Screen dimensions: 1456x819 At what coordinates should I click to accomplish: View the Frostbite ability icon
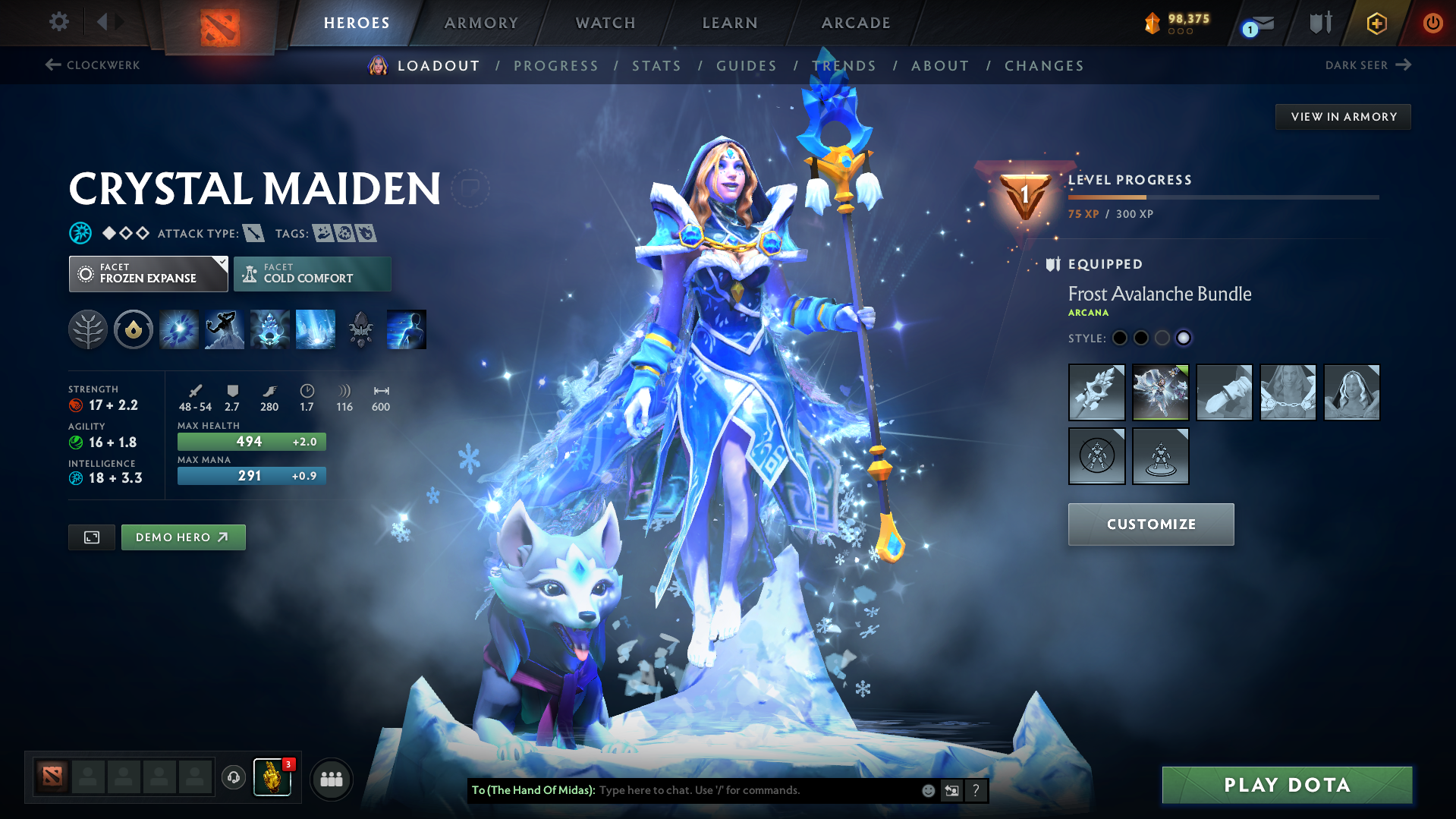[224, 329]
